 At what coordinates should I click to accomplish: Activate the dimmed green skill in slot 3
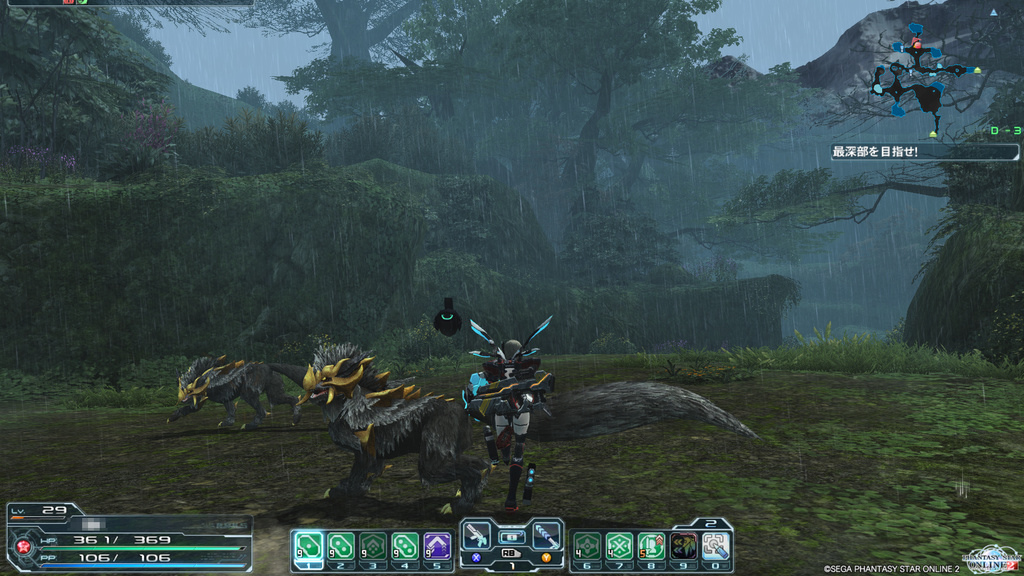click(x=373, y=546)
